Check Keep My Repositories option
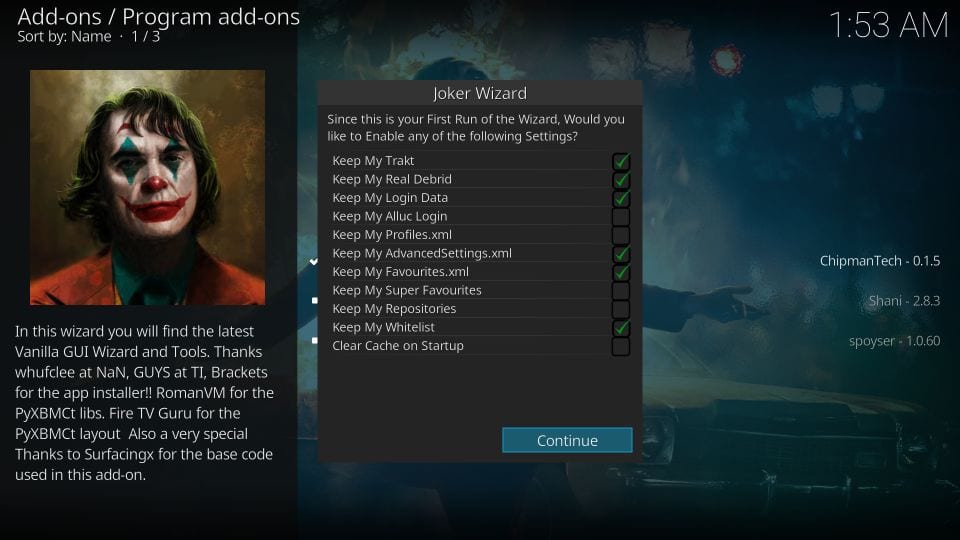The width and height of the screenshot is (960, 540). click(x=620, y=309)
